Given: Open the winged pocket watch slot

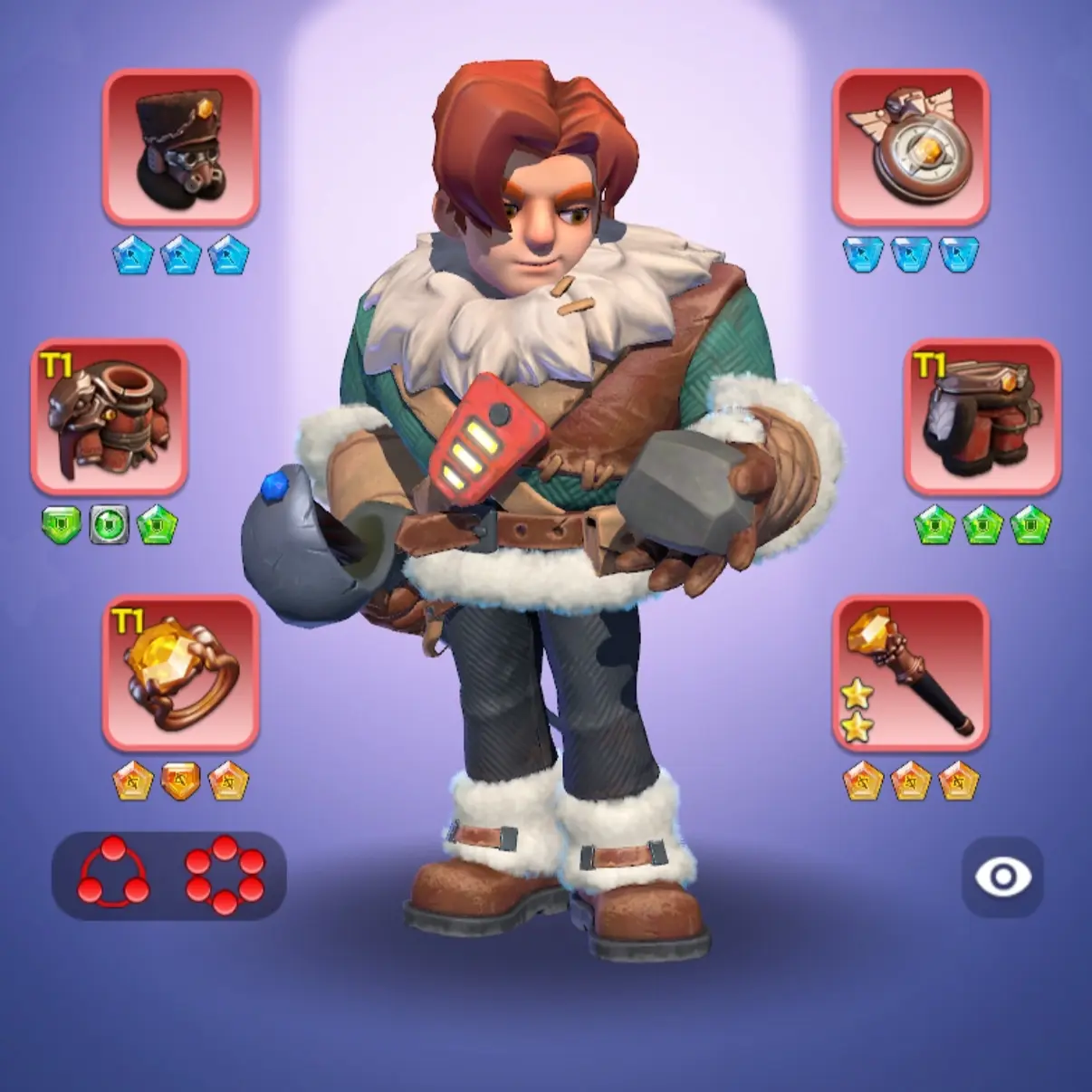Looking at the screenshot, I should (x=910, y=148).
